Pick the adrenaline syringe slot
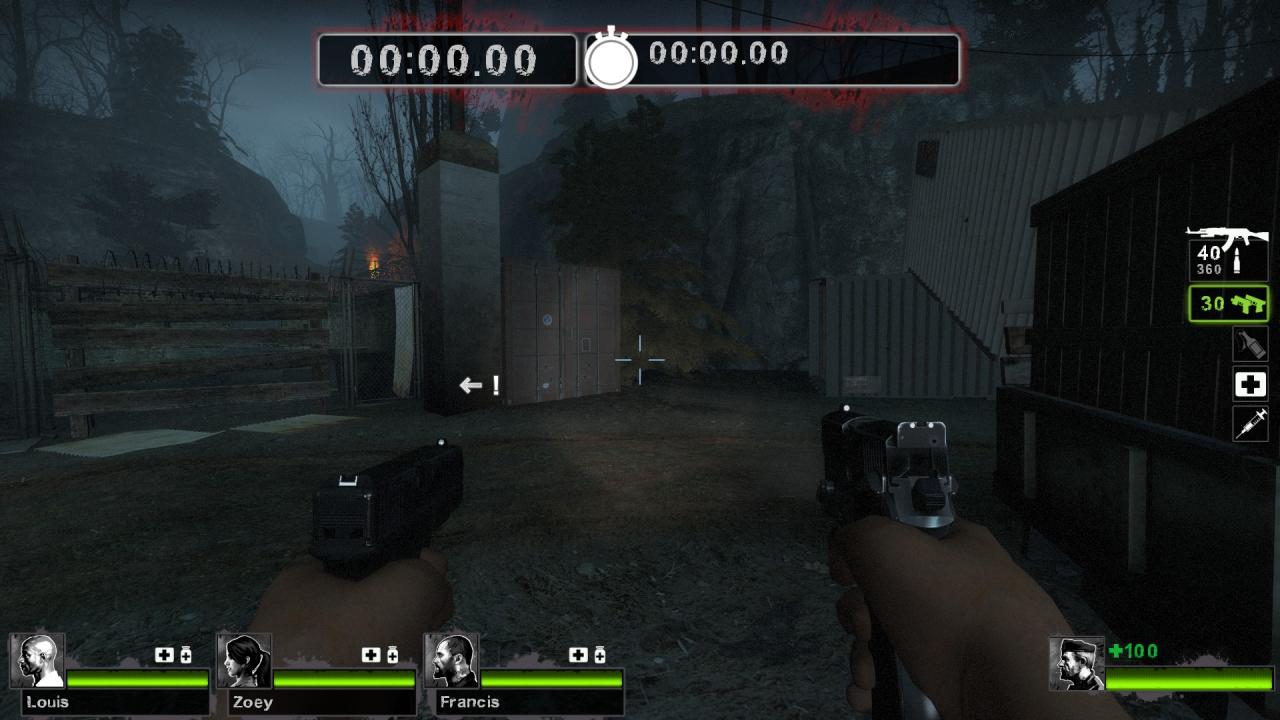 (1250, 422)
